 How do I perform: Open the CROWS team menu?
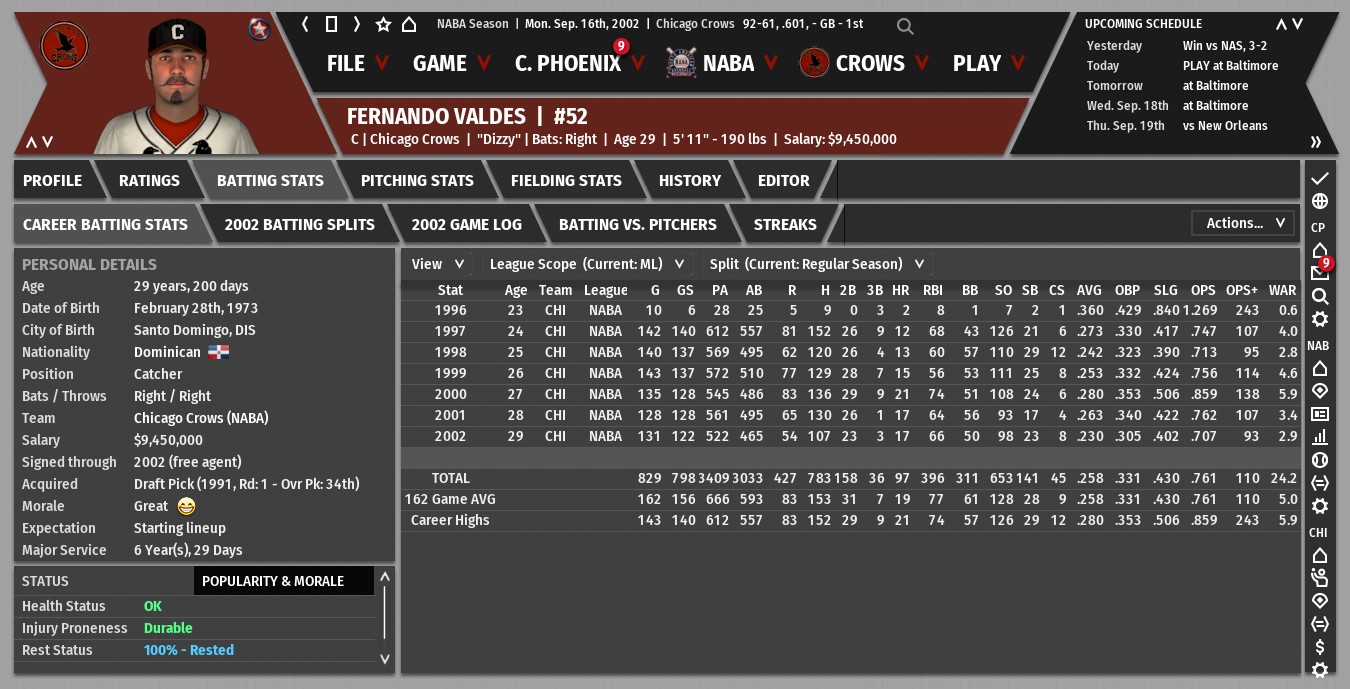[x=869, y=63]
